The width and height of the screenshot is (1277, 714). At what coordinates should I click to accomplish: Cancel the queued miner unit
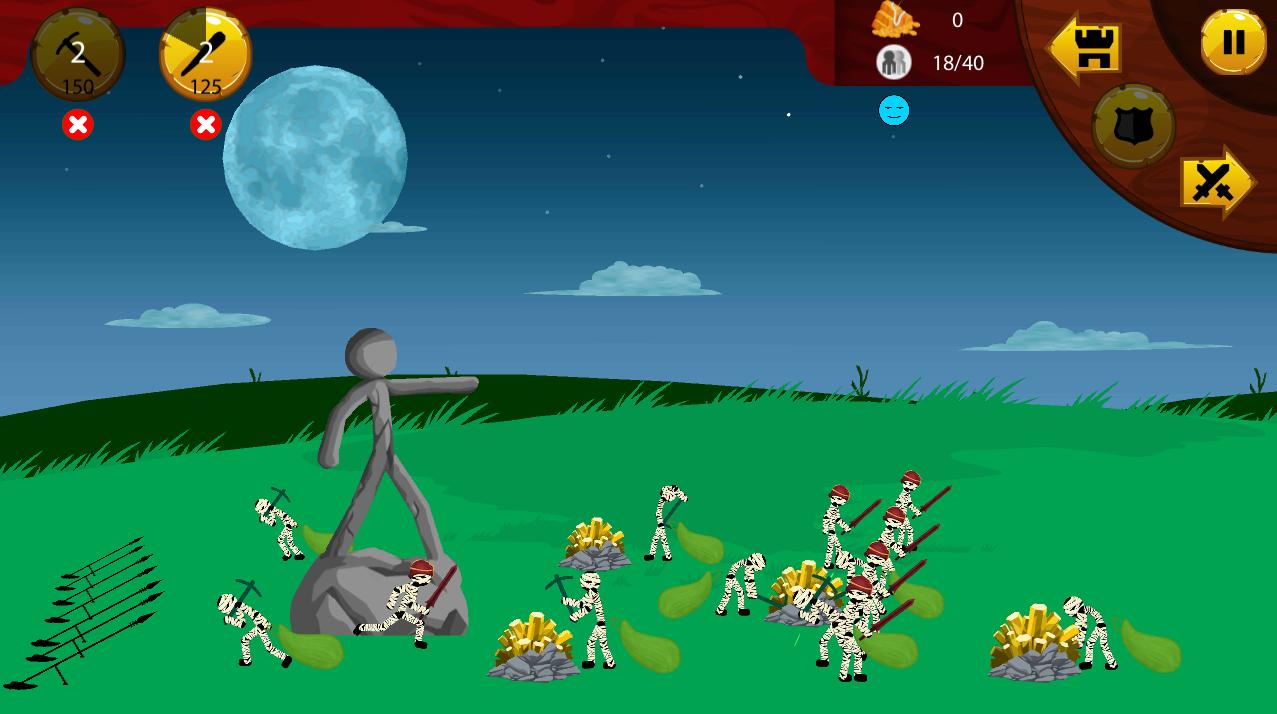78,125
